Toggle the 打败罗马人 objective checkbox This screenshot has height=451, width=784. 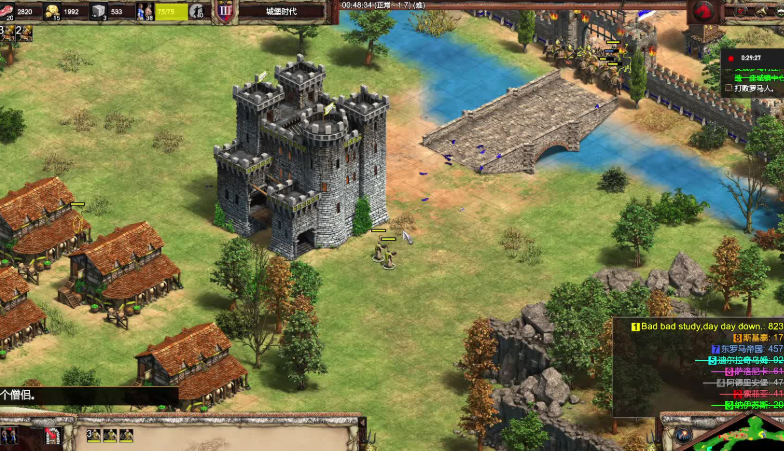pyautogui.click(x=728, y=88)
